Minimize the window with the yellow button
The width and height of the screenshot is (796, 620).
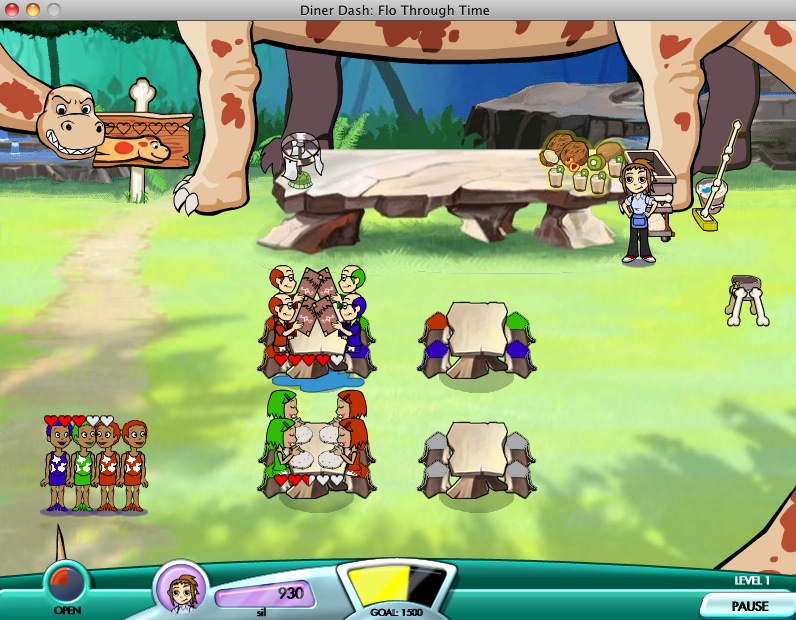pos(32,10)
